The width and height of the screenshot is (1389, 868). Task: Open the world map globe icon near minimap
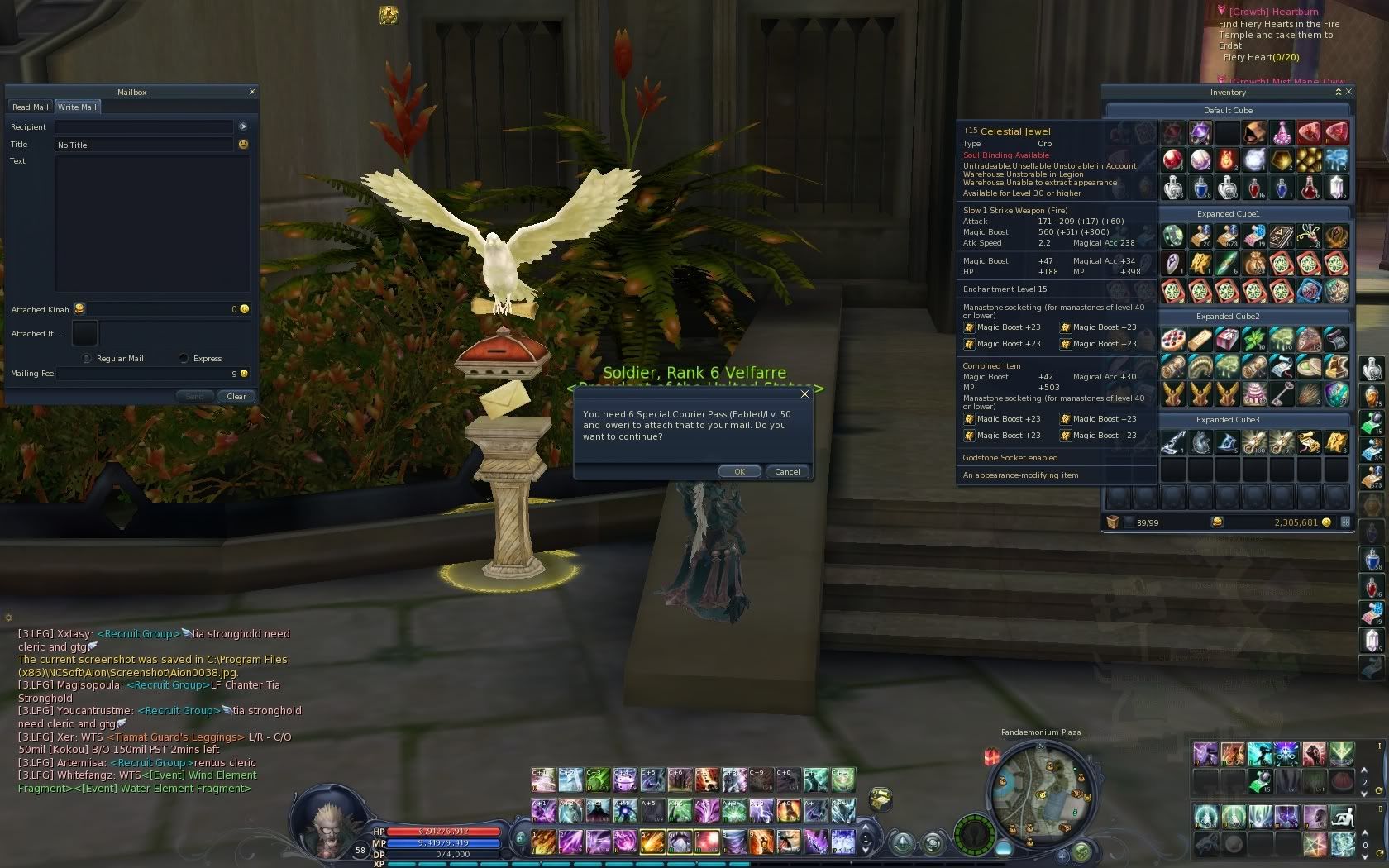tap(1081, 851)
